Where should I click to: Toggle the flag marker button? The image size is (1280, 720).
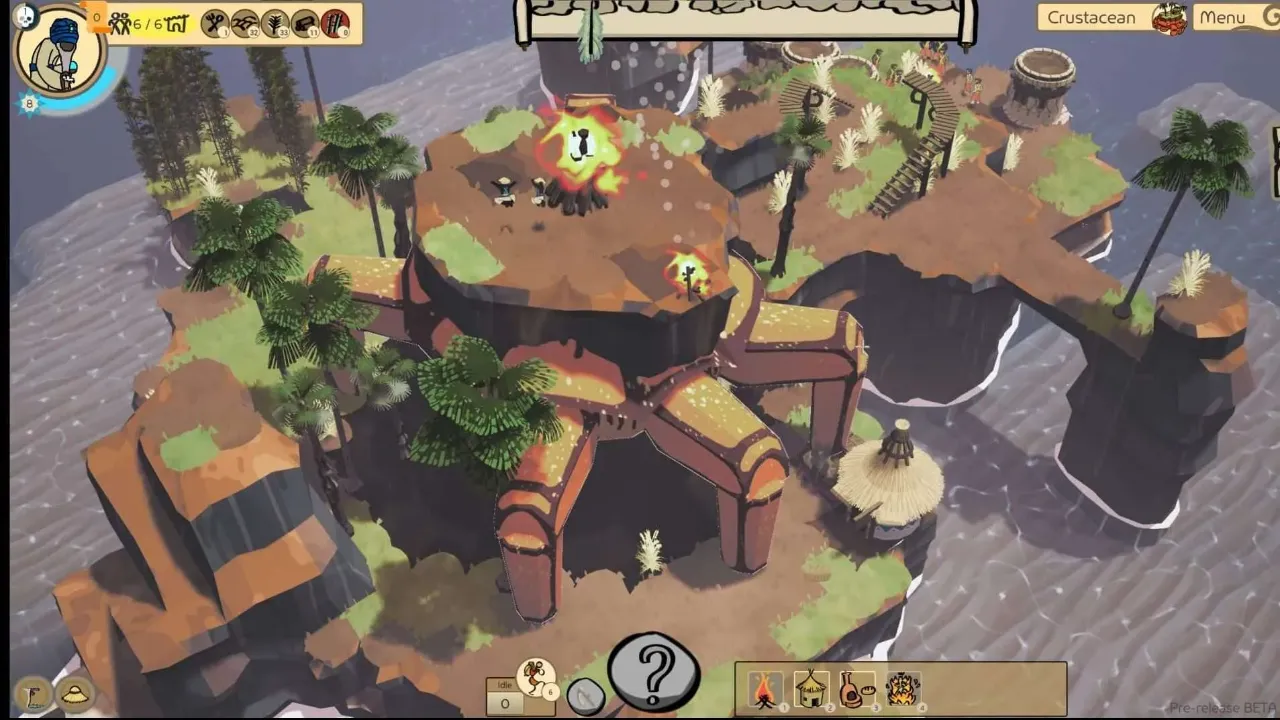pos(33,693)
